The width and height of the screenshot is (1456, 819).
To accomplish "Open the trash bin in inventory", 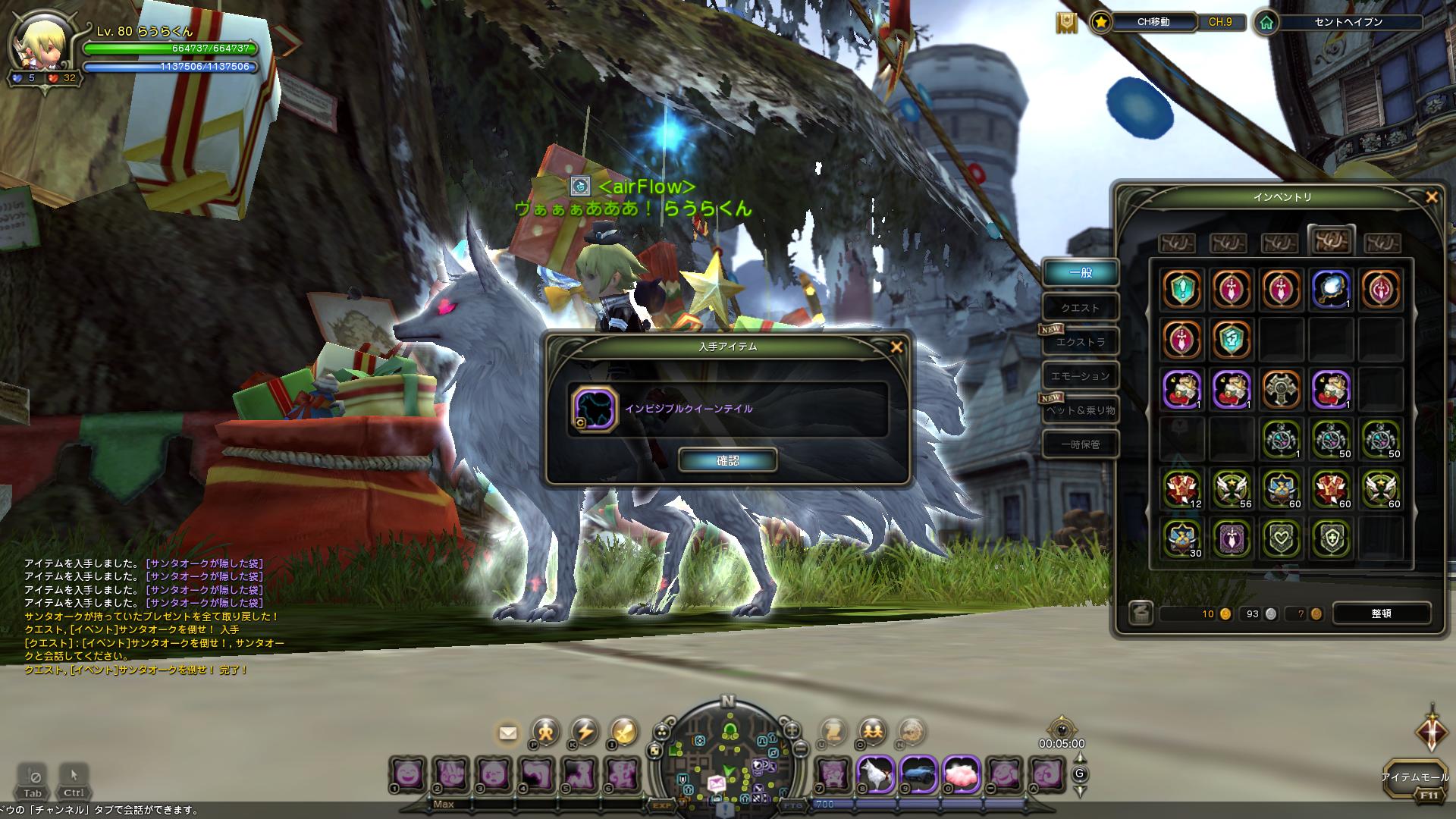I will pyautogui.click(x=1140, y=613).
